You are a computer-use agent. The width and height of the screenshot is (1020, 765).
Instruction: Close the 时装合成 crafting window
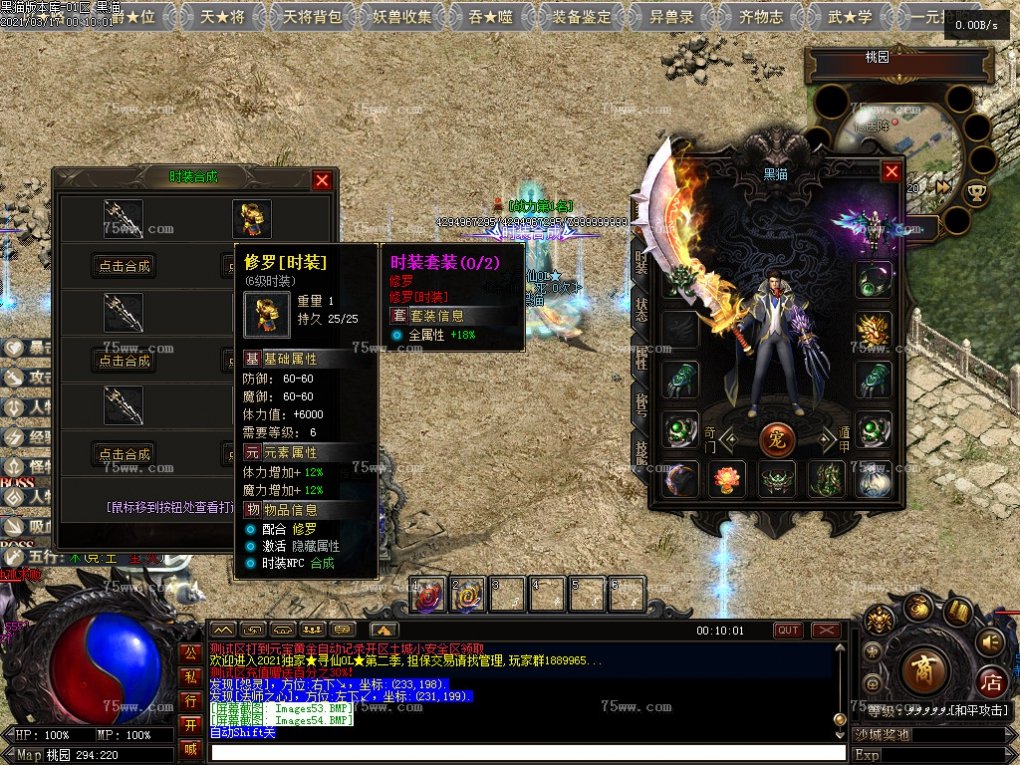coord(322,180)
